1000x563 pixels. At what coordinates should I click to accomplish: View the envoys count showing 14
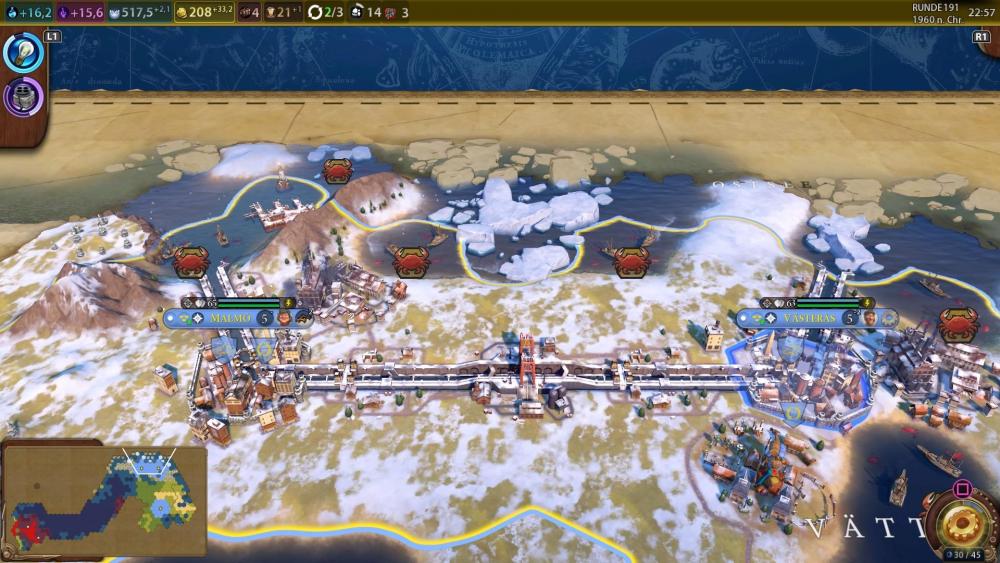click(366, 12)
